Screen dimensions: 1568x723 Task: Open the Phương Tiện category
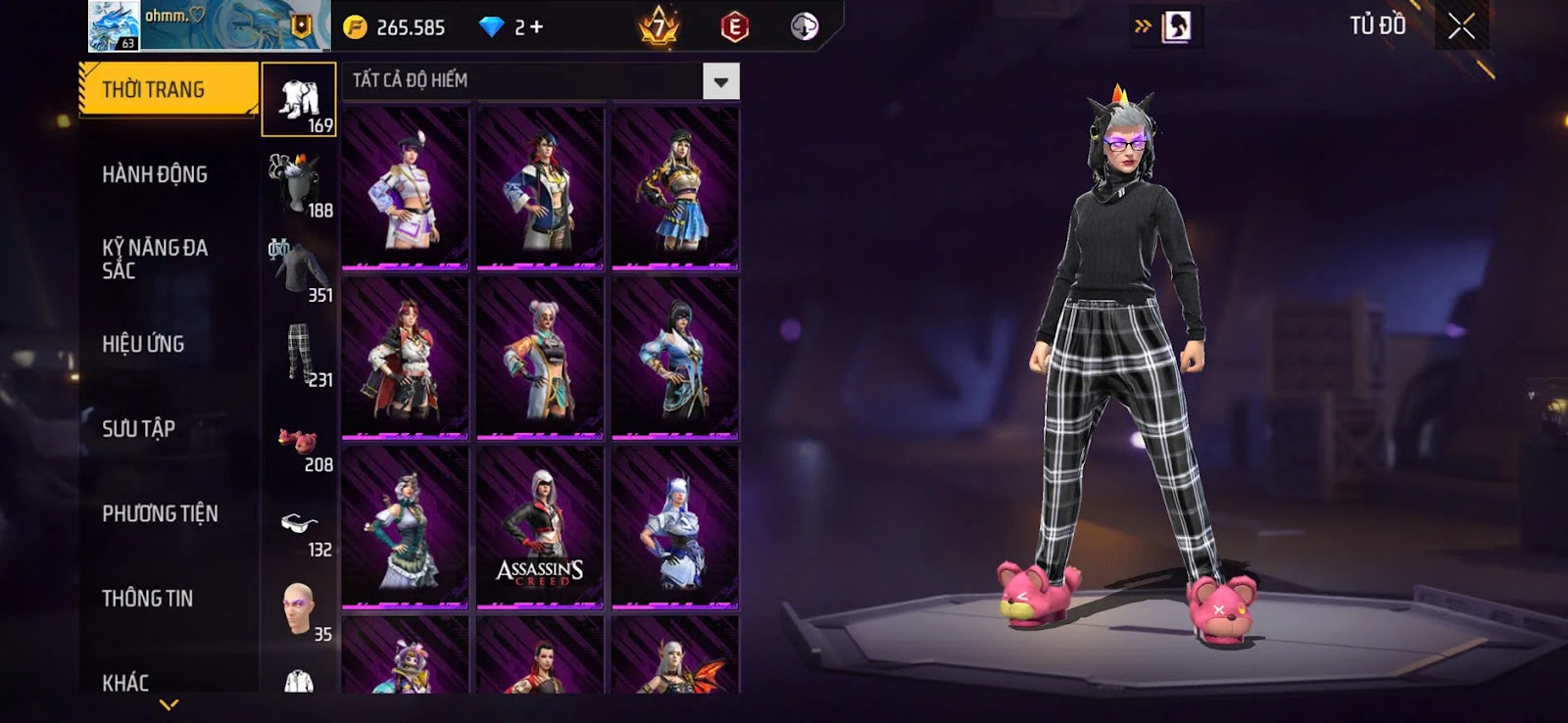point(160,513)
